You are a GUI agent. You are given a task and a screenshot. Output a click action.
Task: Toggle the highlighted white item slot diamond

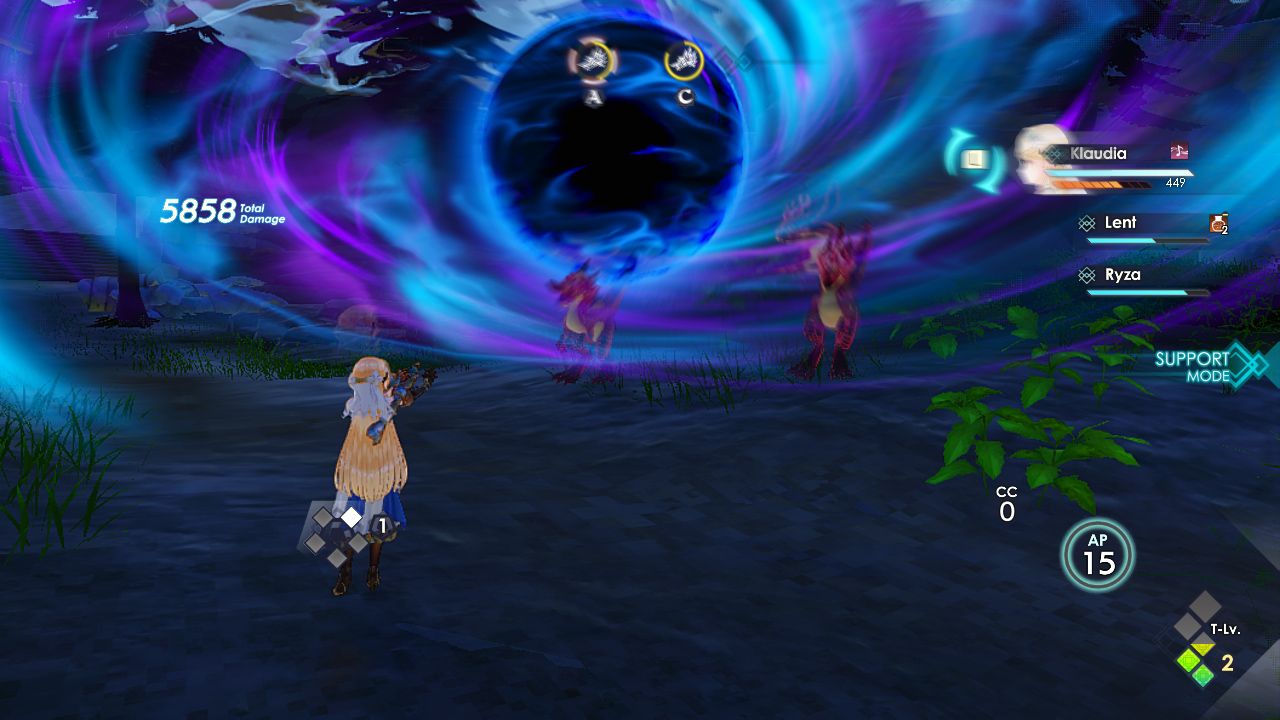350,516
